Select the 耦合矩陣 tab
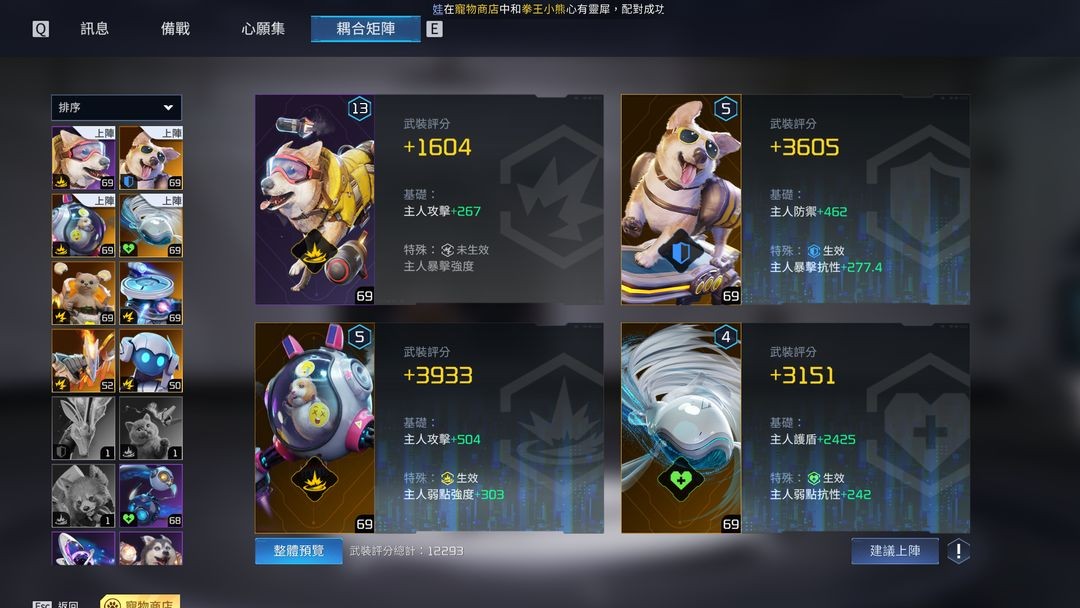 coord(365,29)
